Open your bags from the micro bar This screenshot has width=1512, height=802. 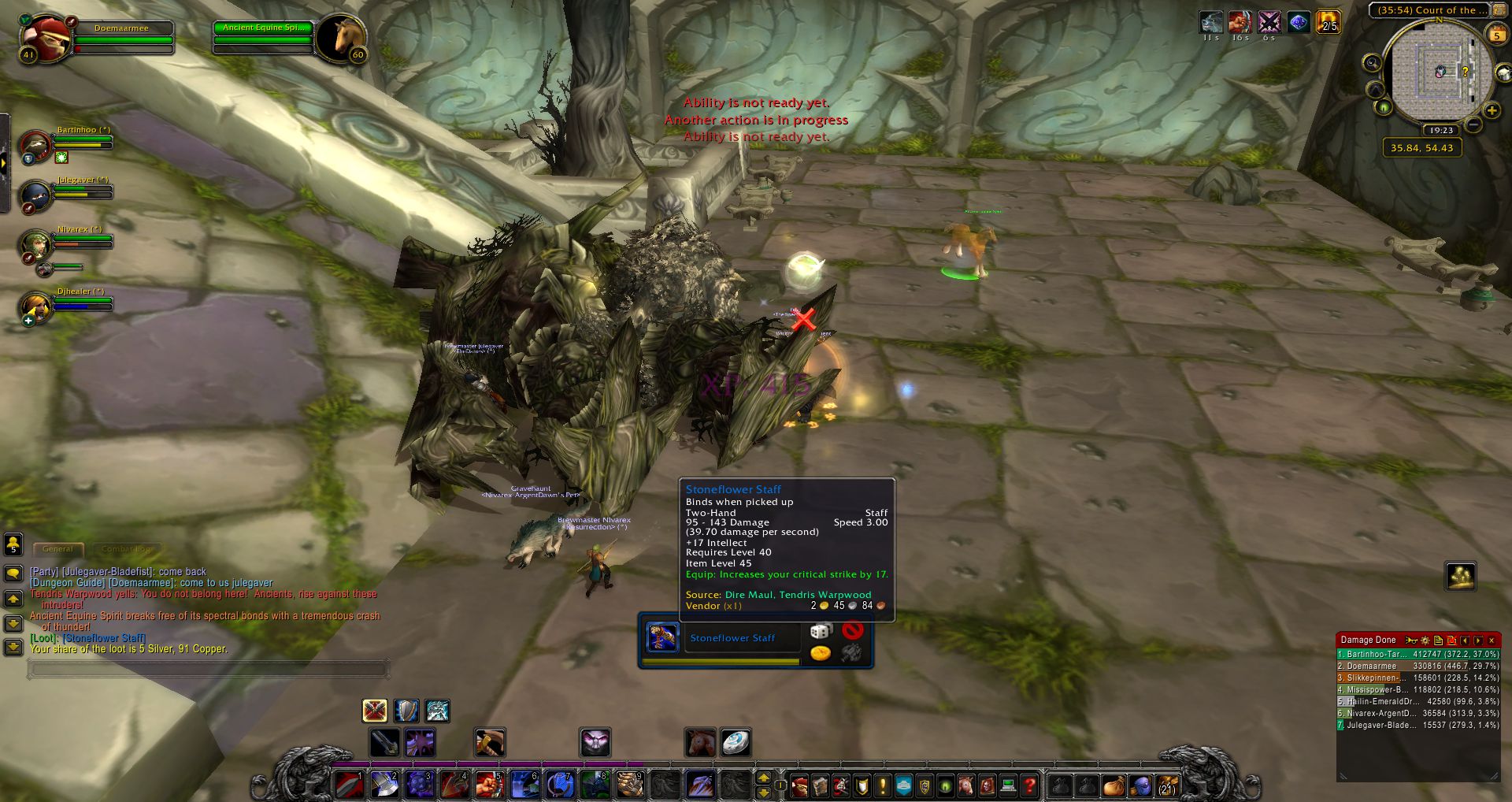[x=1166, y=785]
